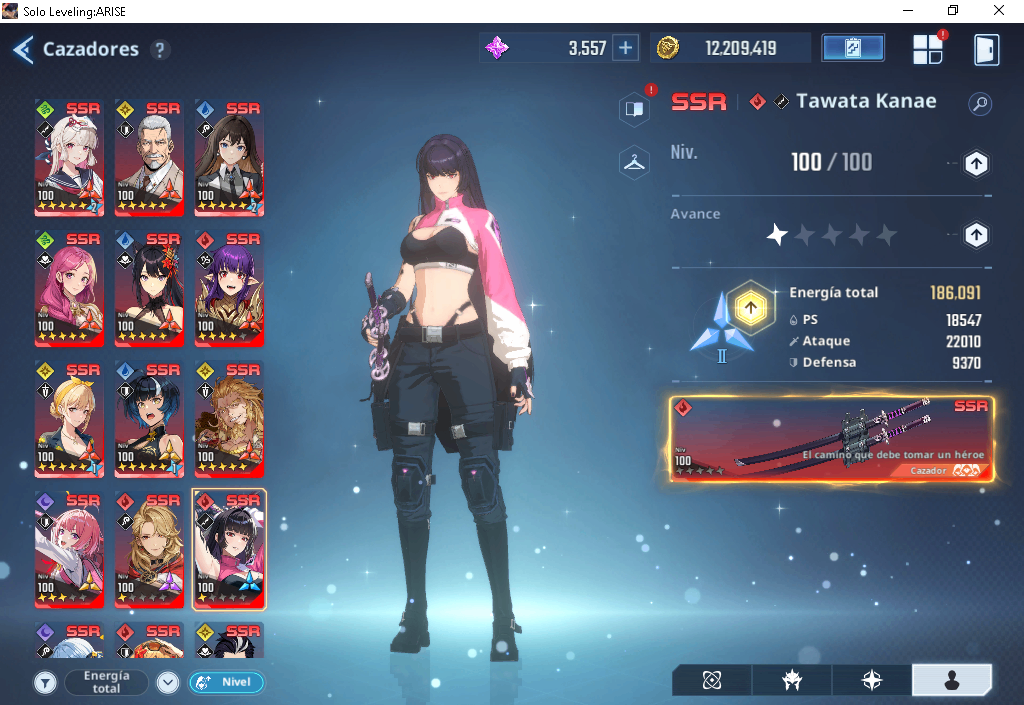The height and width of the screenshot is (705, 1024).
Task: Open the costume hanger icon
Action: [x=634, y=162]
